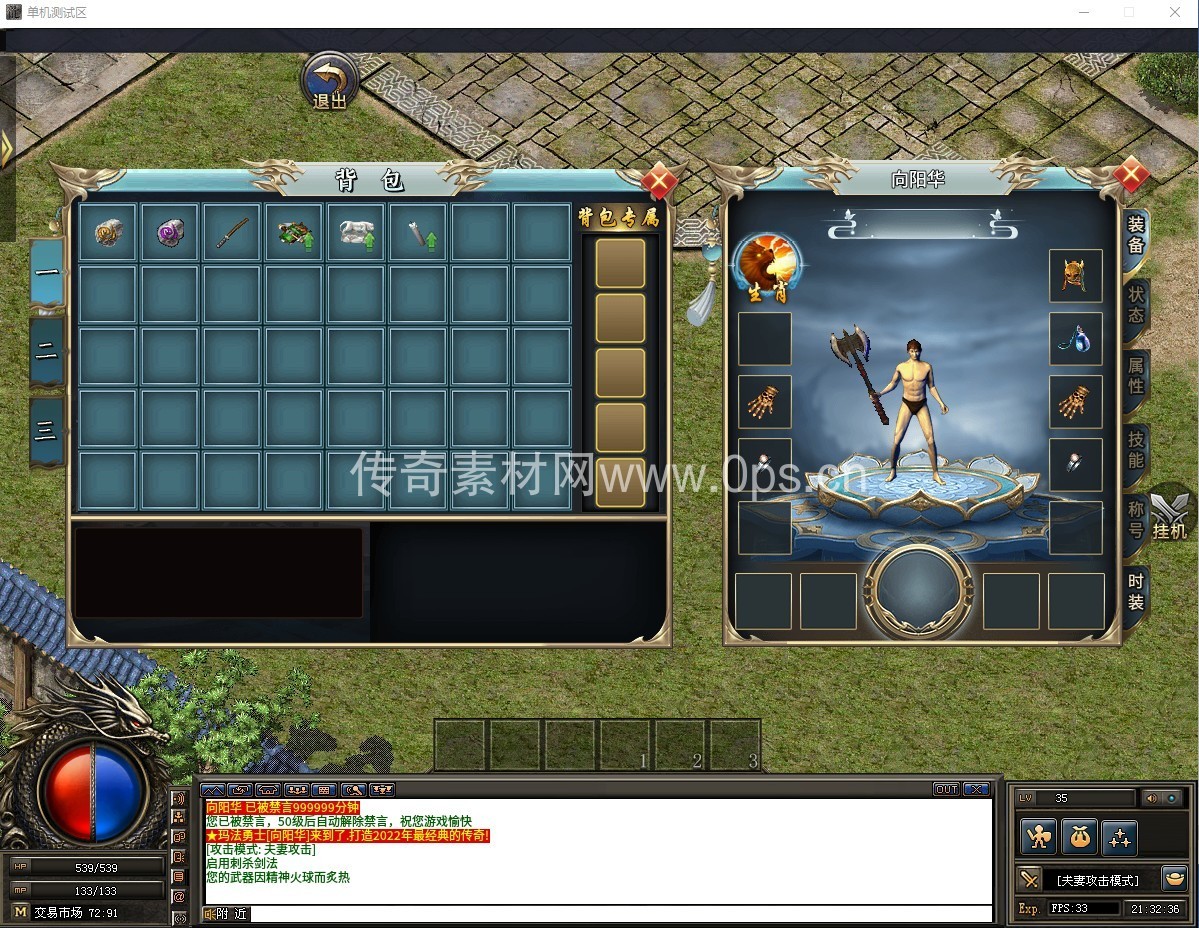1199x928 pixels.
Task: Select the equipped helmet slot
Action: pyautogui.click(x=1075, y=276)
